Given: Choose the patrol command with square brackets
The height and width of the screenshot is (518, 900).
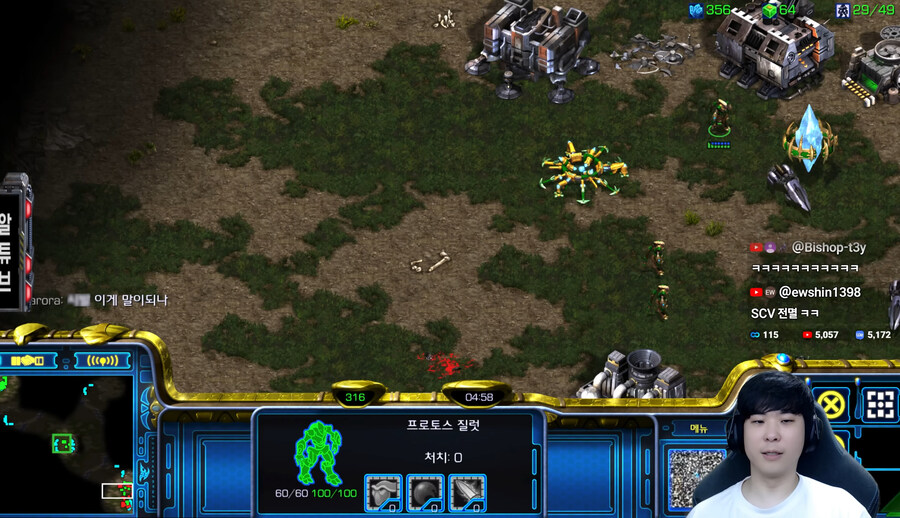Looking at the screenshot, I should tap(880, 404).
